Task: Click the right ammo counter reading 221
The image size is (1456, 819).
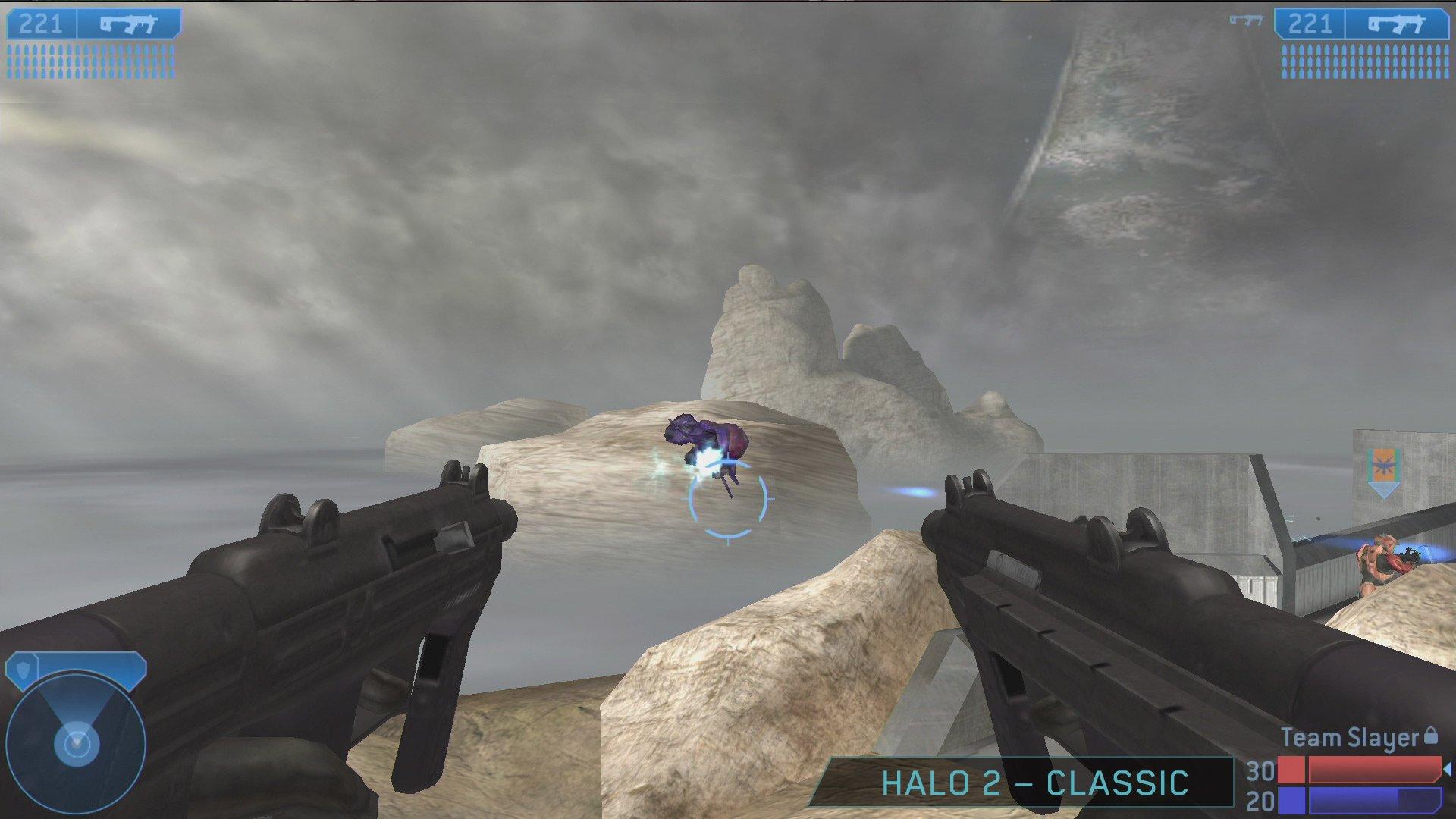Action: coord(1310,23)
